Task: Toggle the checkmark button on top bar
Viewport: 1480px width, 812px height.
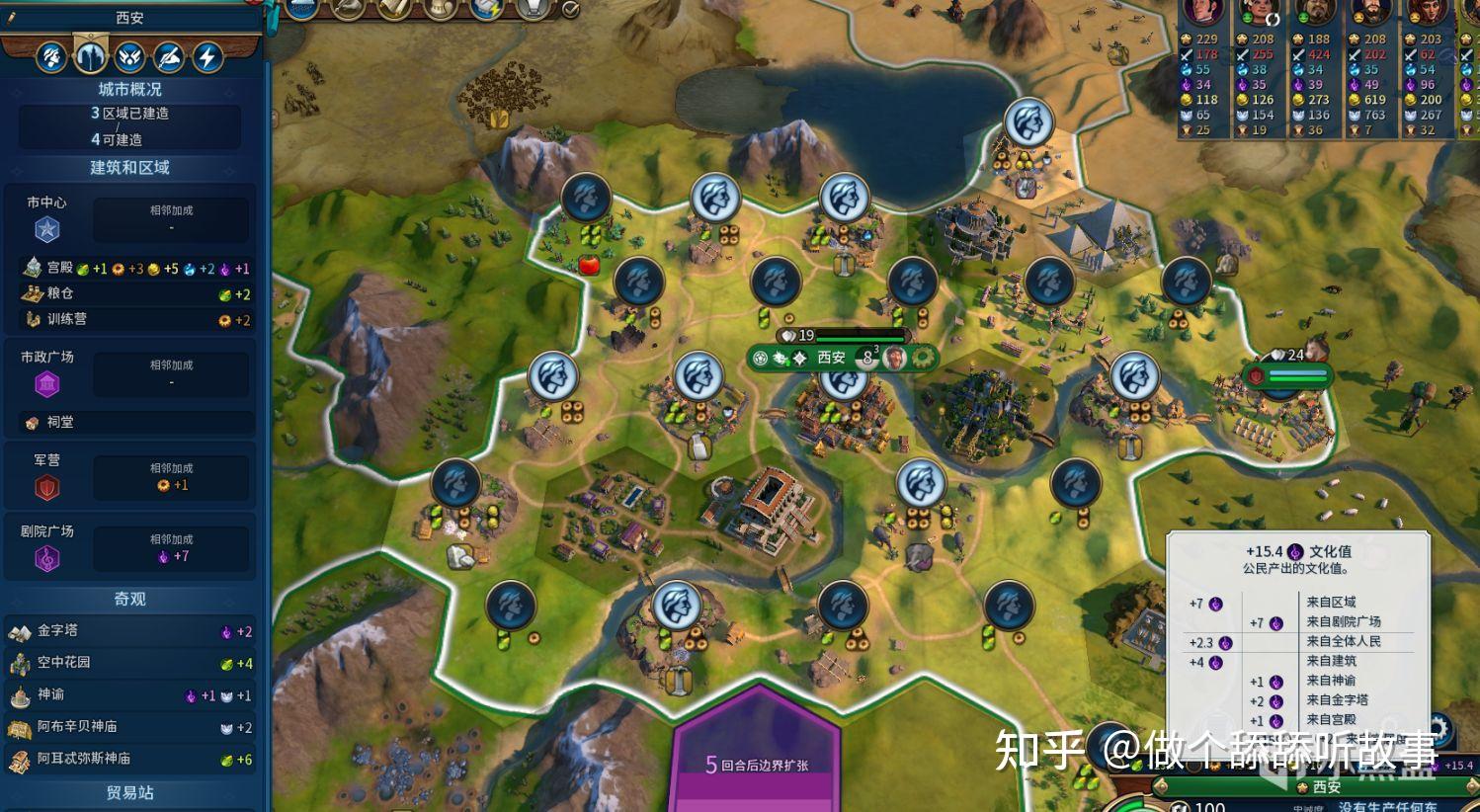Action: tap(571, 9)
